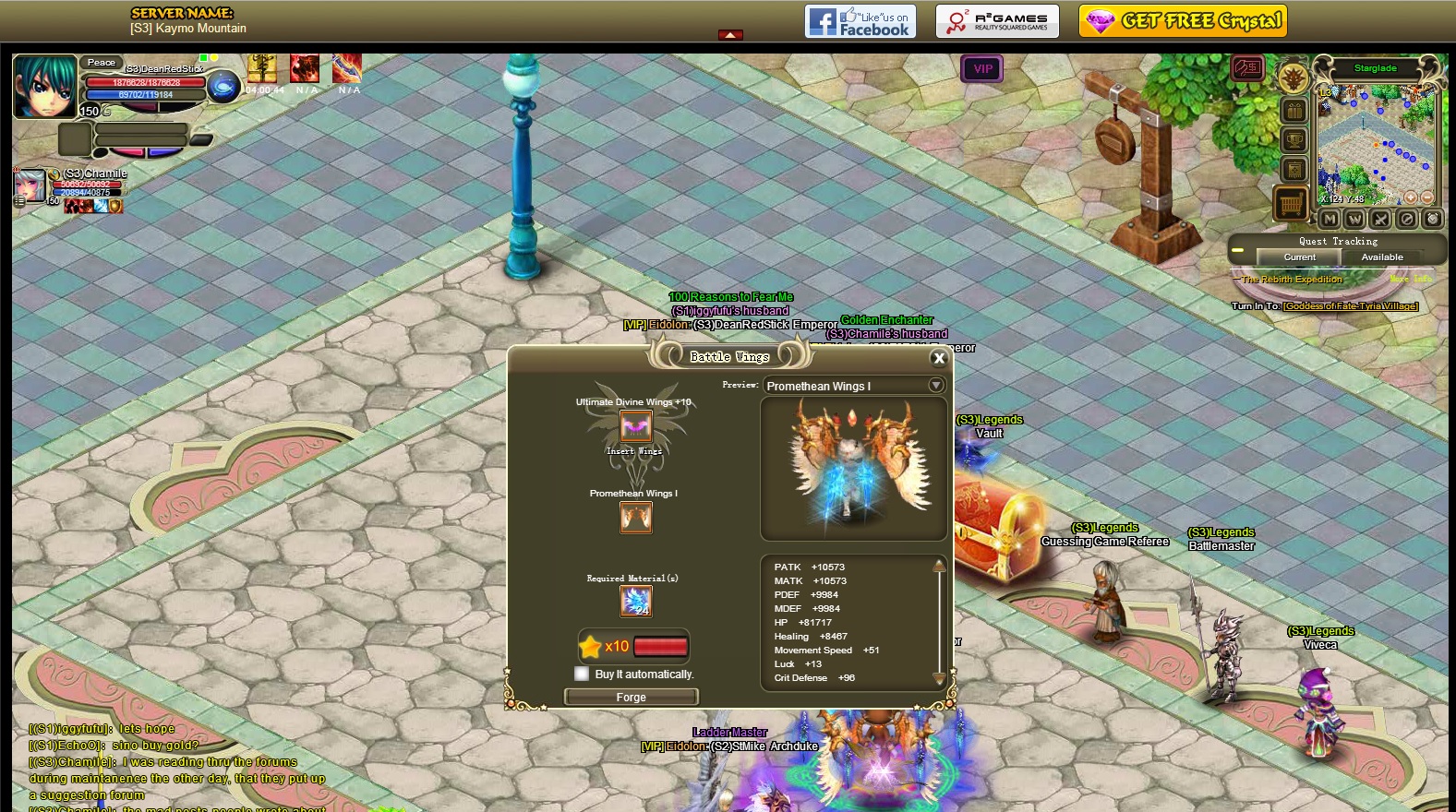
Task: Show the Current quests tab
Action: [1299, 257]
